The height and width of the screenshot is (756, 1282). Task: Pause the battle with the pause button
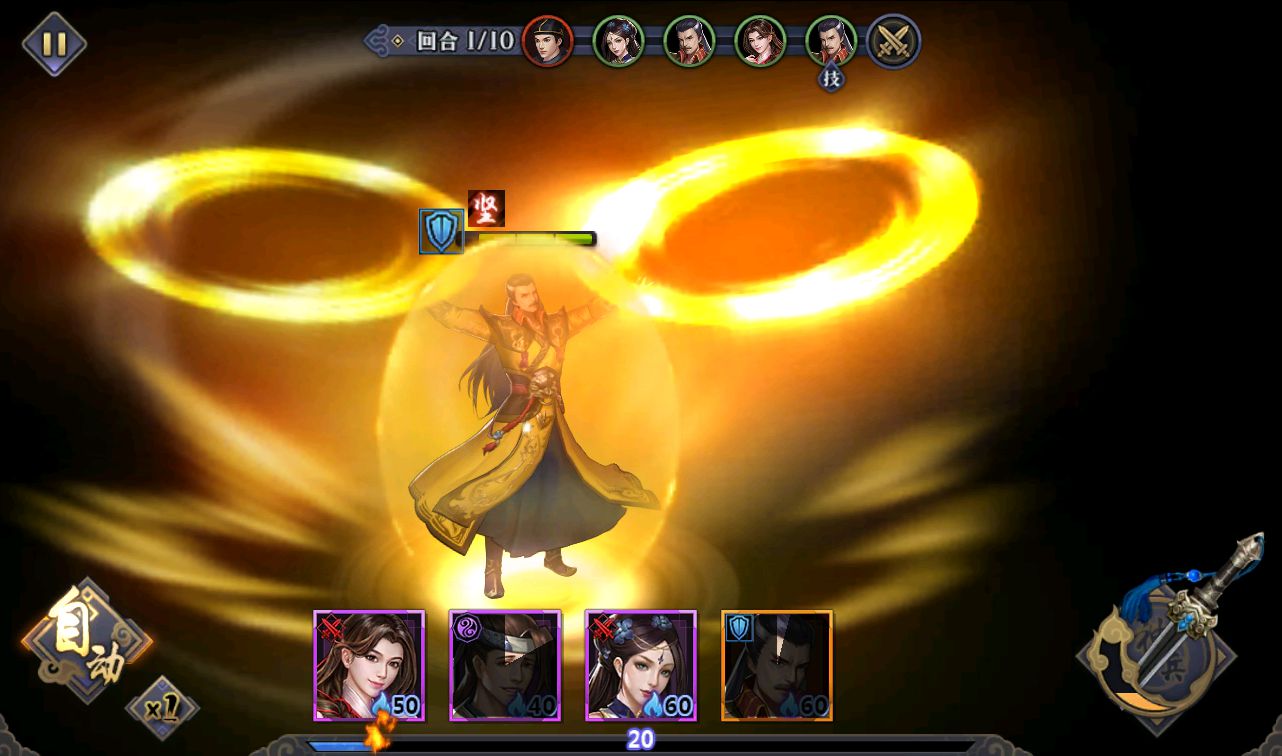coord(54,44)
